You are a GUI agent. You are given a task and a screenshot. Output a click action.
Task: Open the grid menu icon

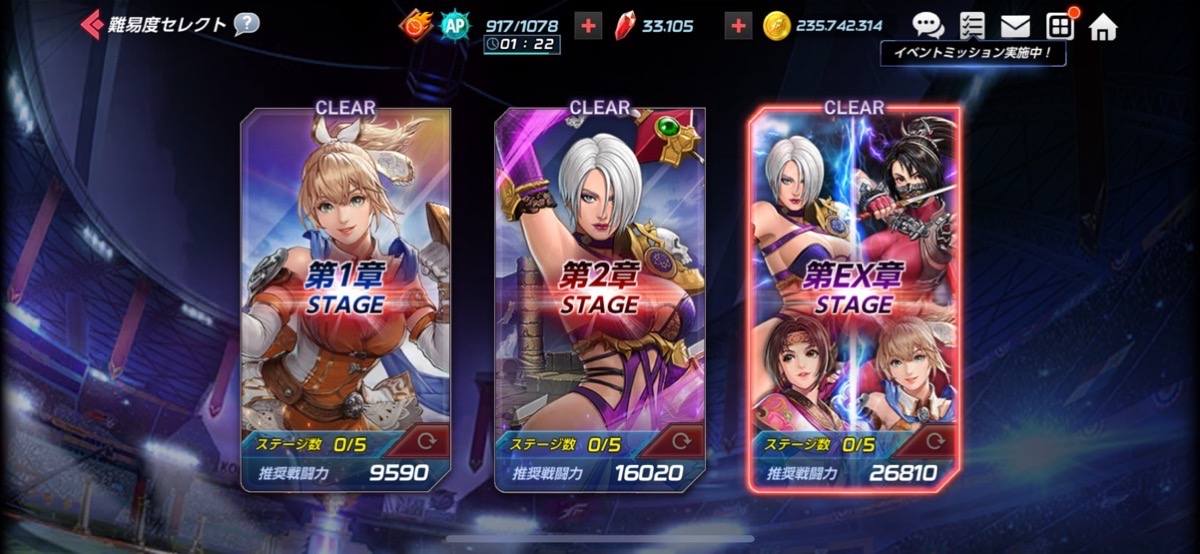pyautogui.click(x=1059, y=26)
